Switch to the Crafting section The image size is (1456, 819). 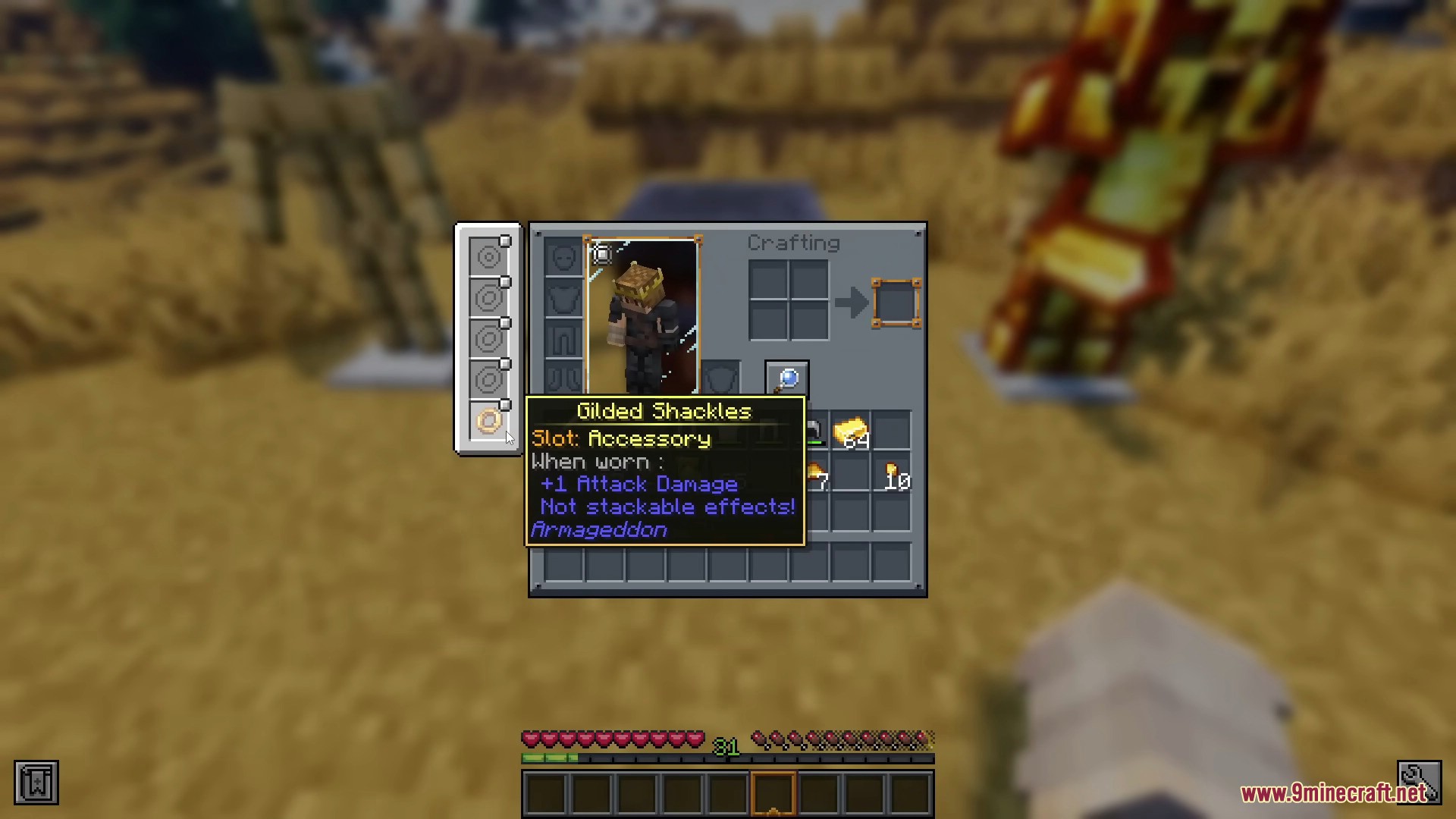[794, 243]
